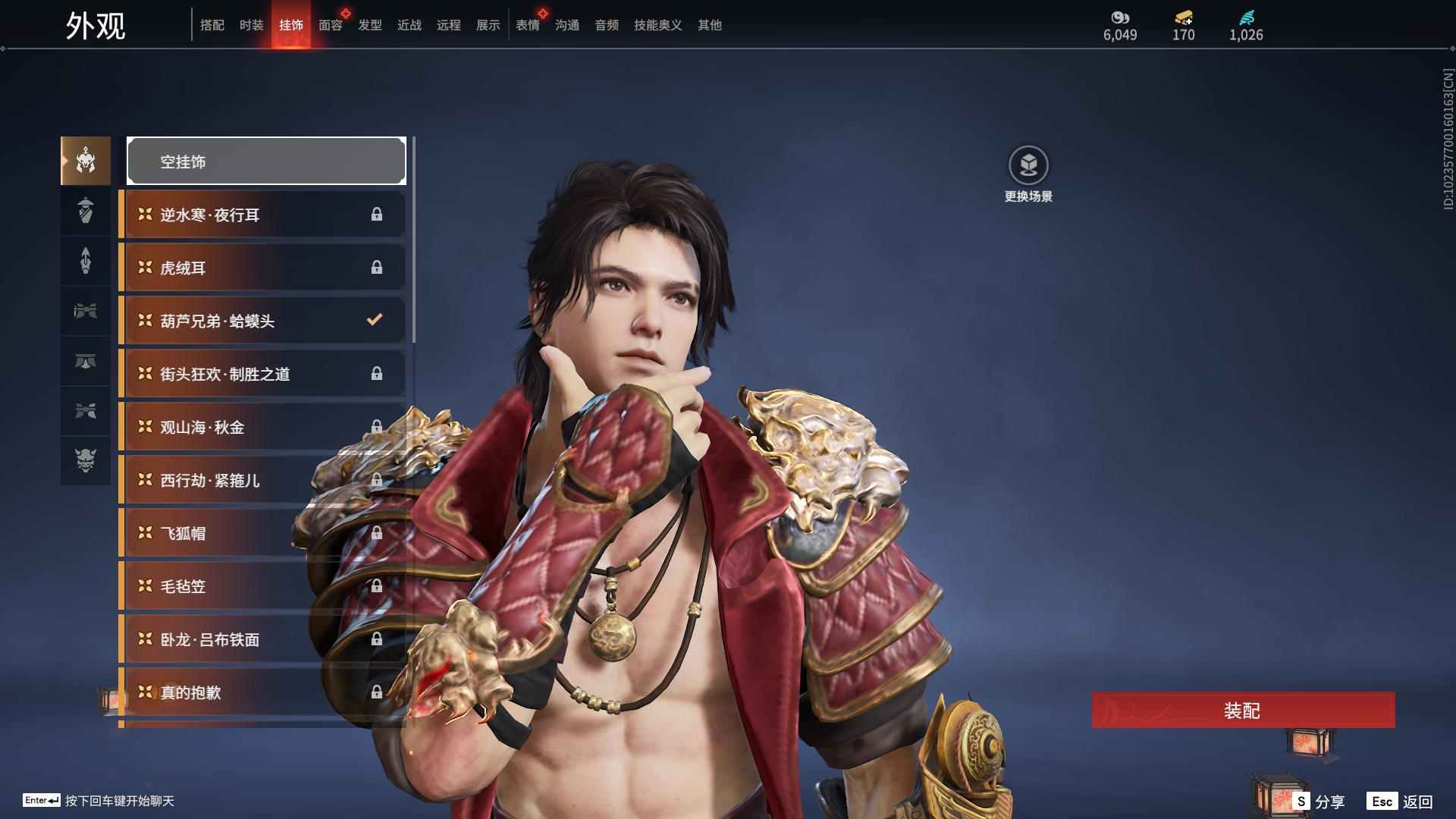Select the demon mask category icon
The height and width of the screenshot is (819, 1456).
[x=86, y=460]
